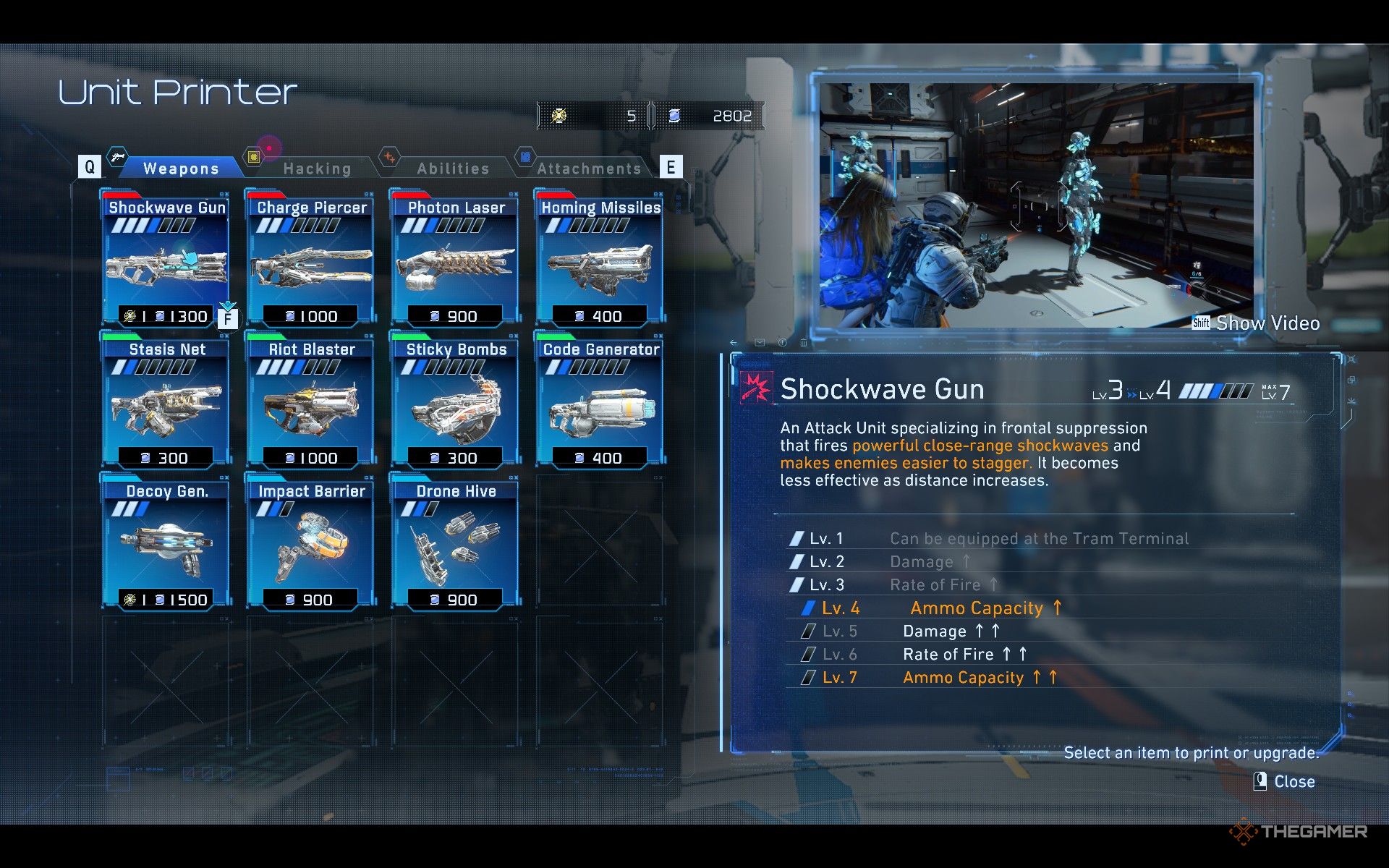
Task: Close the Unit Printer menu
Action: click(x=1285, y=781)
